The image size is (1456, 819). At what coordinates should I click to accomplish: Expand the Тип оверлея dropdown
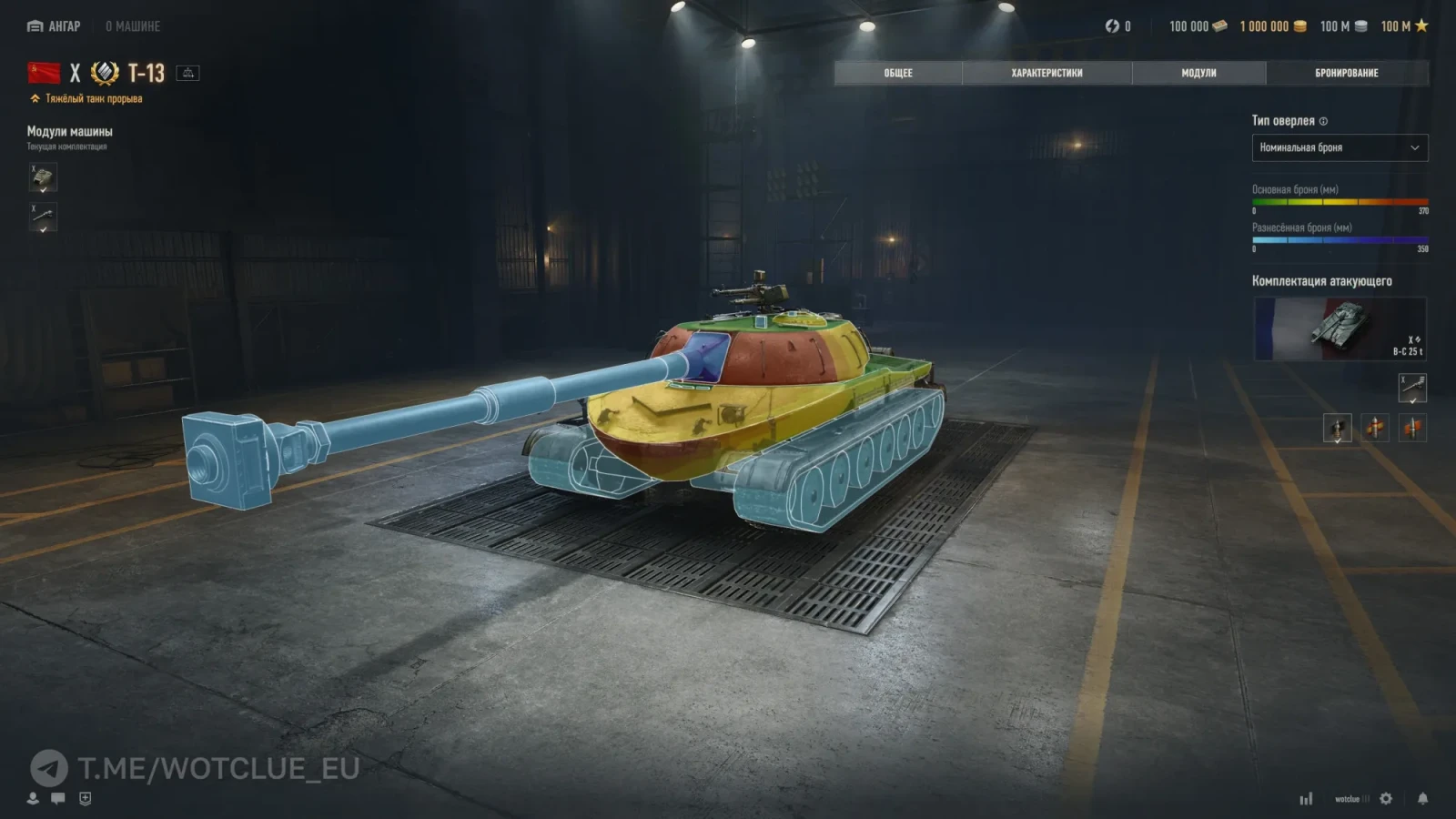tap(1340, 147)
